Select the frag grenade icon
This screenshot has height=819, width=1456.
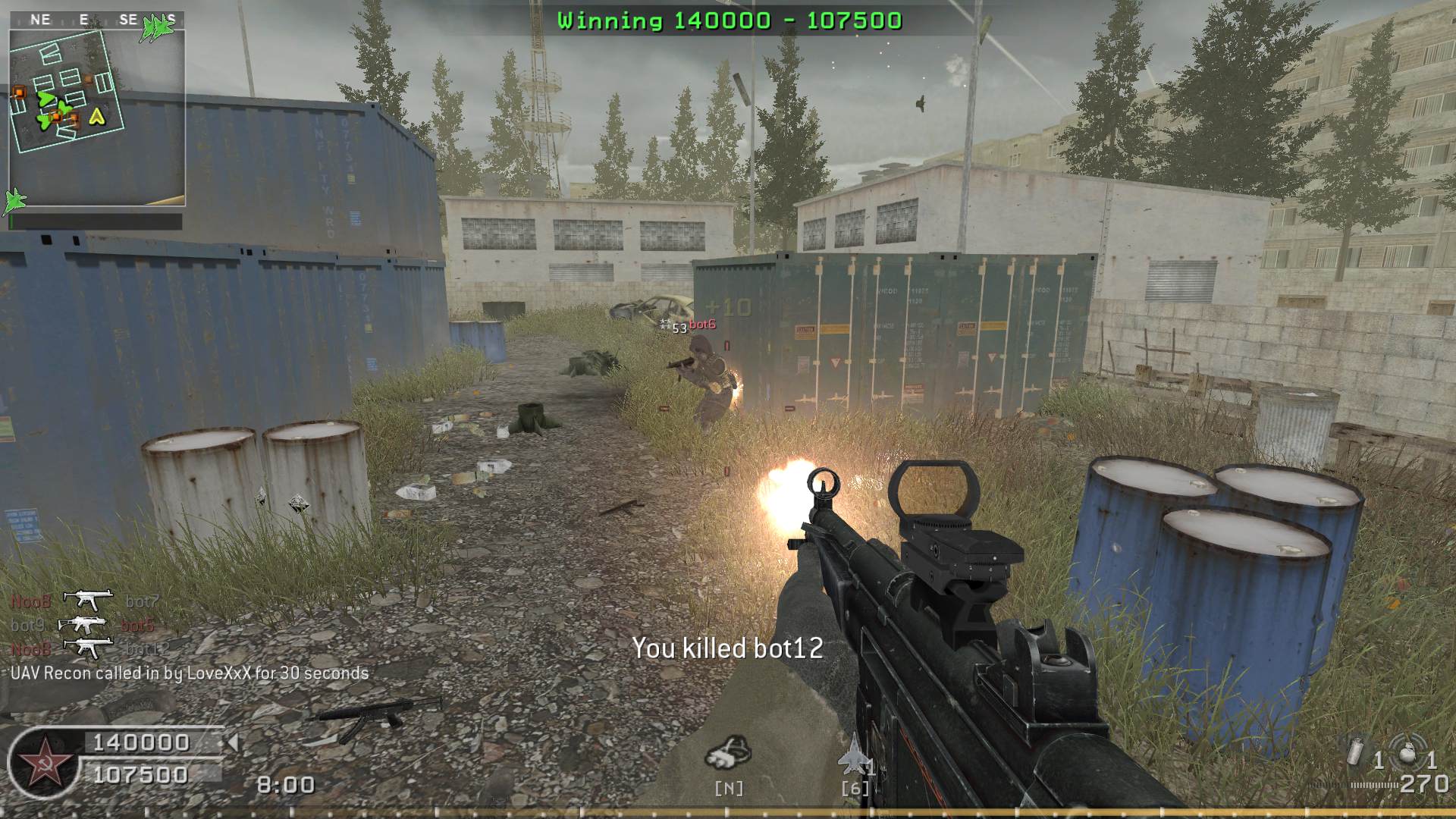click(x=1407, y=754)
